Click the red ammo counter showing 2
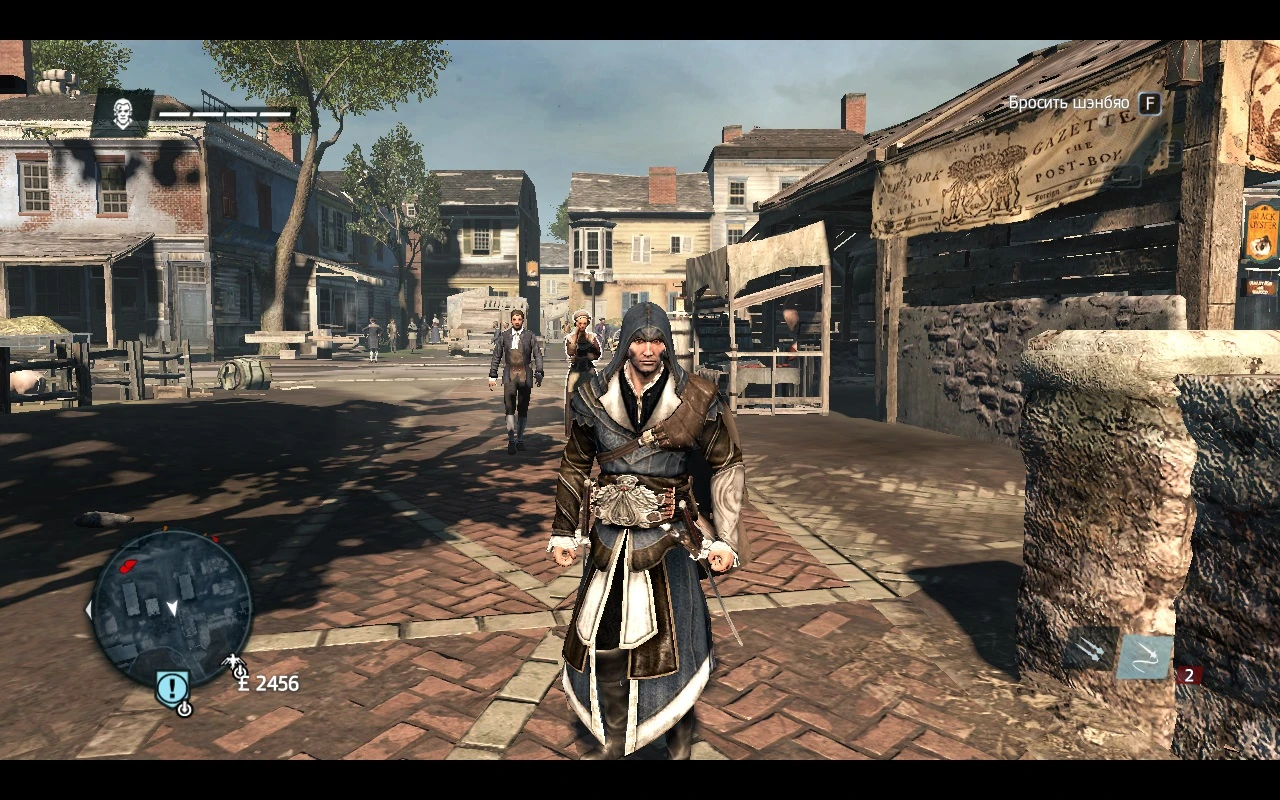This screenshot has height=800, width=1280. click(1190, 675)
